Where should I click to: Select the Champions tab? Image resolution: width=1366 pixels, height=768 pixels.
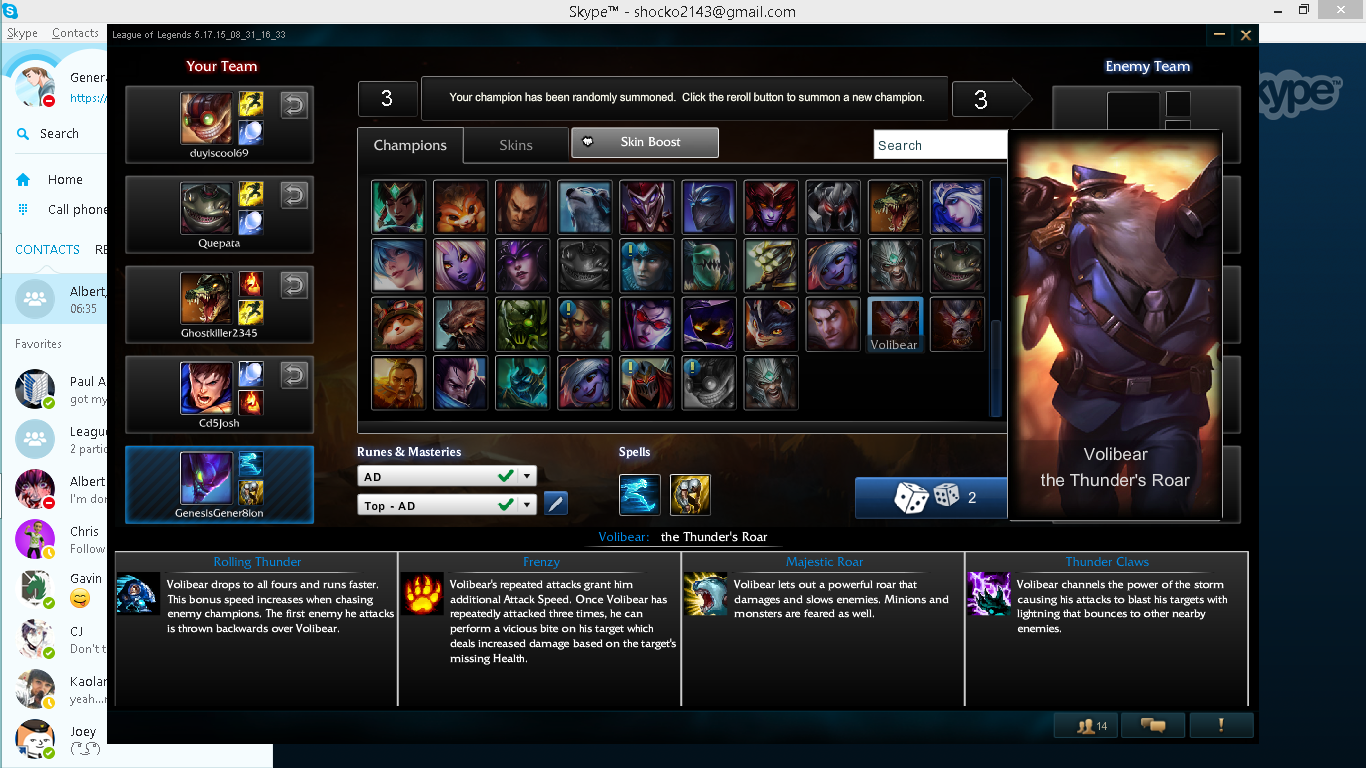pos(410,145)
